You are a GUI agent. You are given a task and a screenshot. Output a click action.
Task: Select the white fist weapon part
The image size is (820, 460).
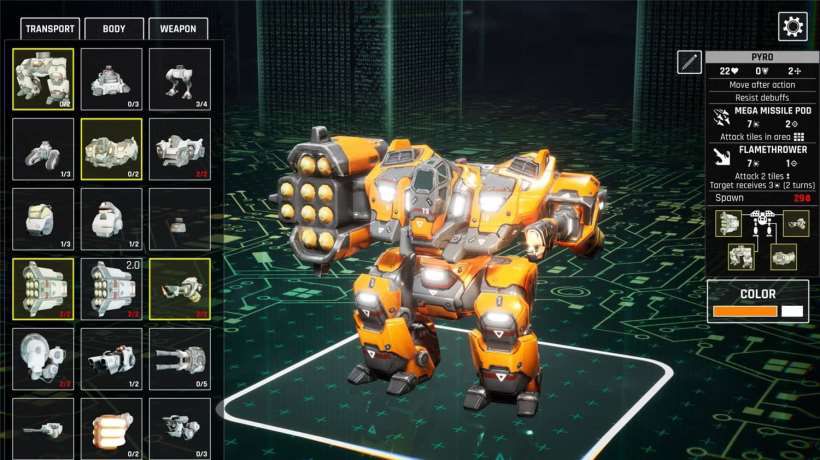point(111,428)
